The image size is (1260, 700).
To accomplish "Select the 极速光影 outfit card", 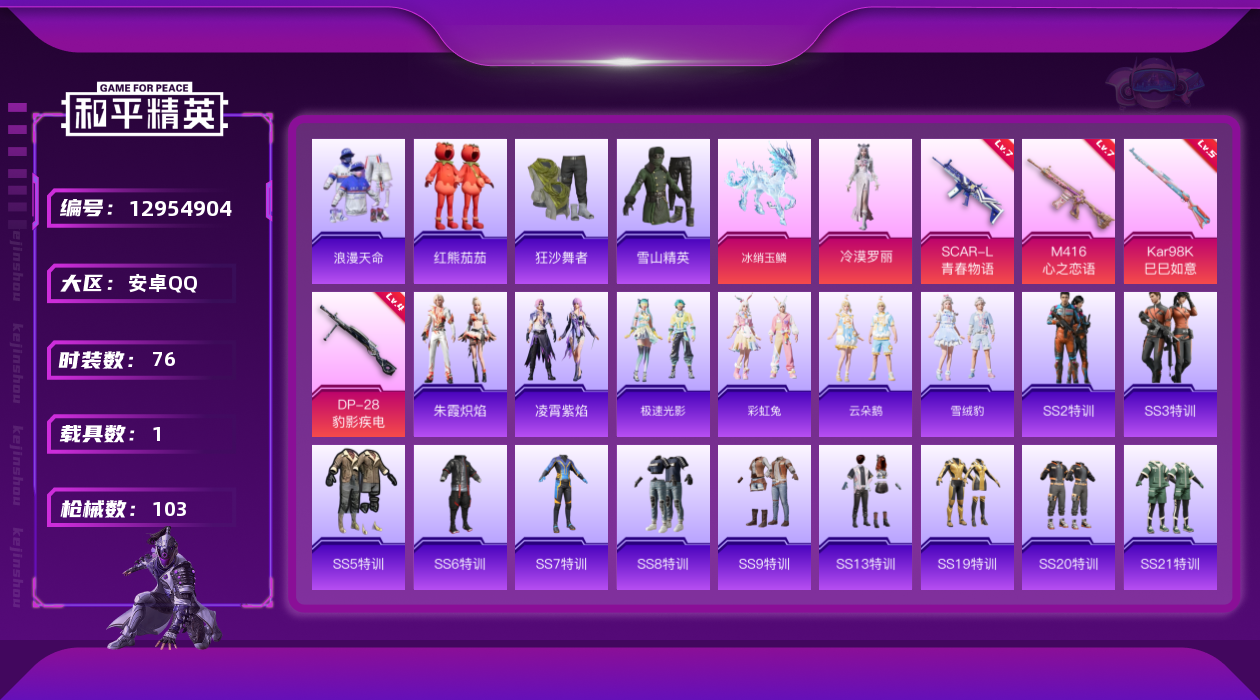I will 663,364.
